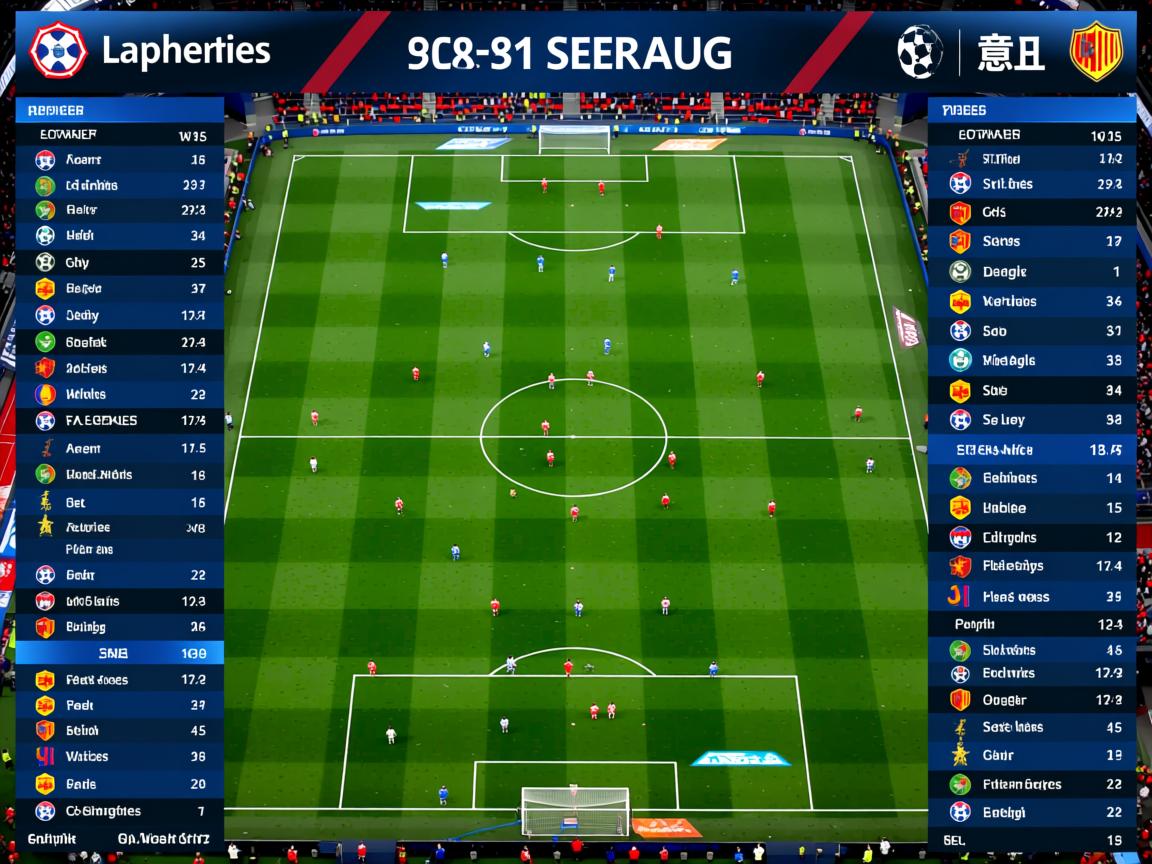
Task: Select the Gbir row with star icon
Action: pyautogui.click(x=1031, y=755)
